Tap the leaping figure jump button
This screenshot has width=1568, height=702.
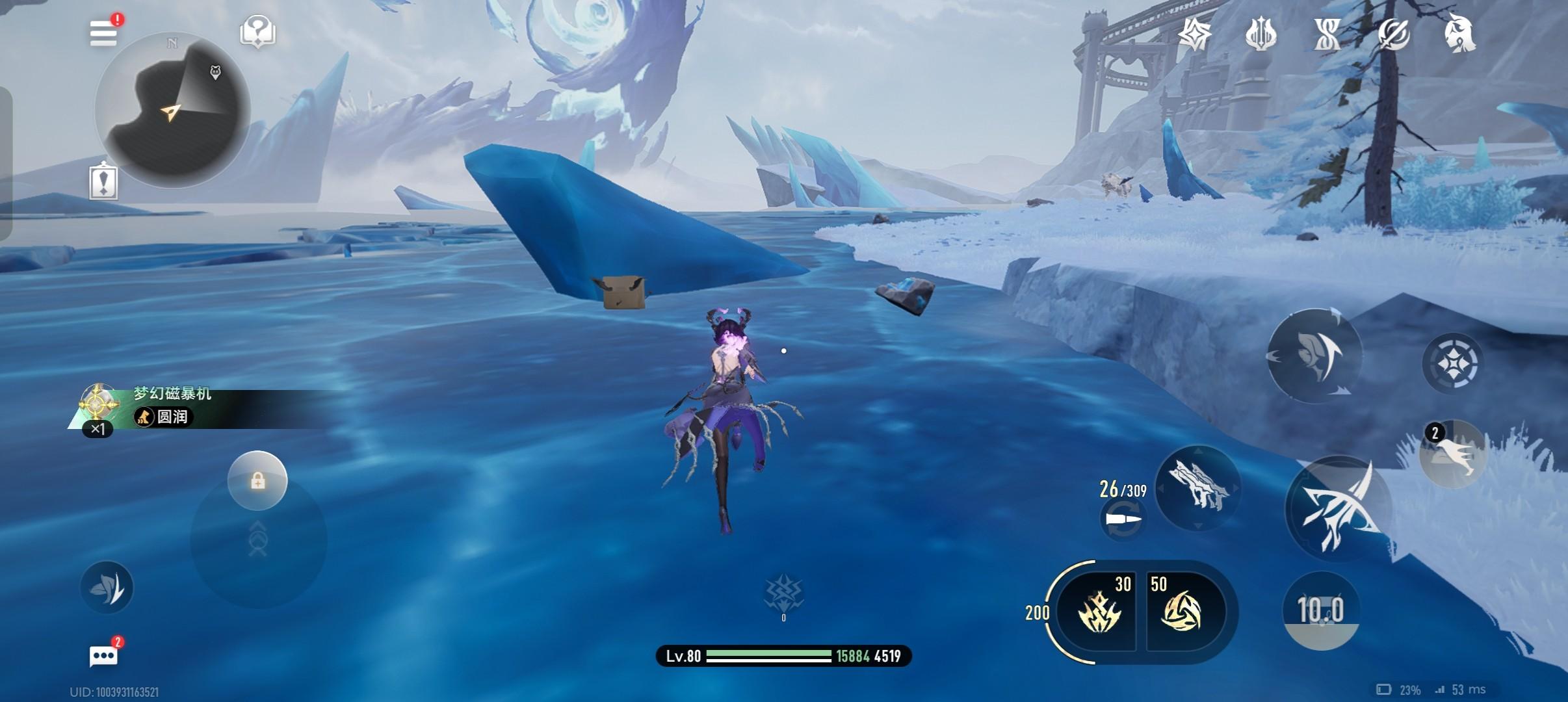pyautogui.click(x=1314, y=355)
